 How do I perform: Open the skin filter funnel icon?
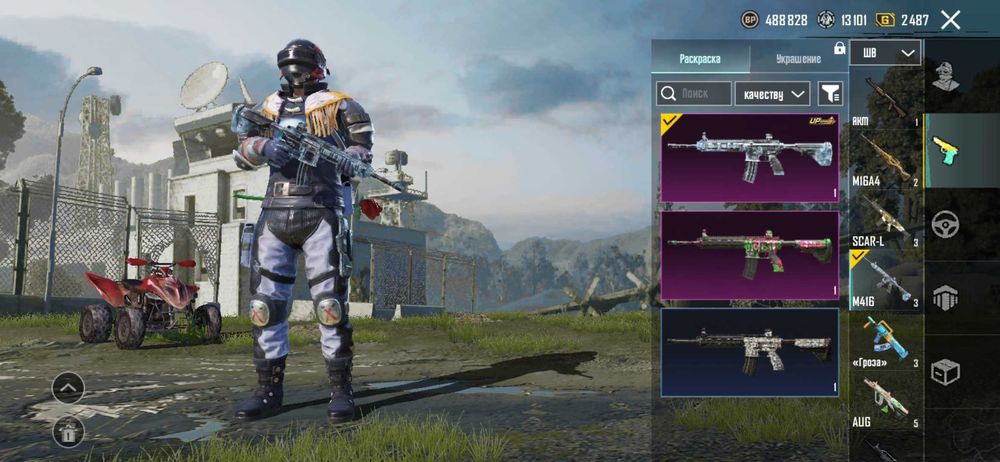click(830, 94)
